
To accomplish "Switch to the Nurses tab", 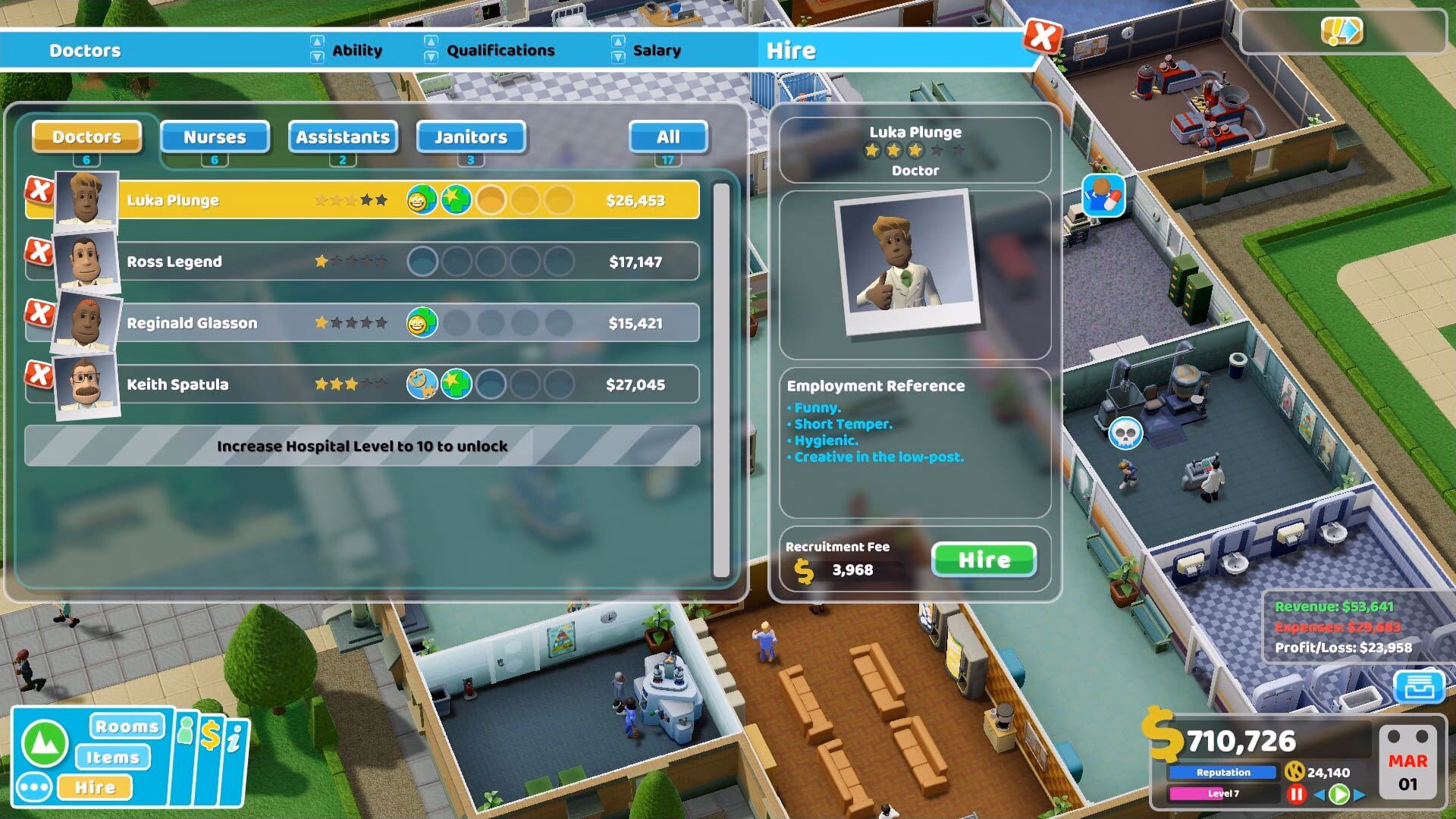I will pyautogui.click(x=215, y=137).
